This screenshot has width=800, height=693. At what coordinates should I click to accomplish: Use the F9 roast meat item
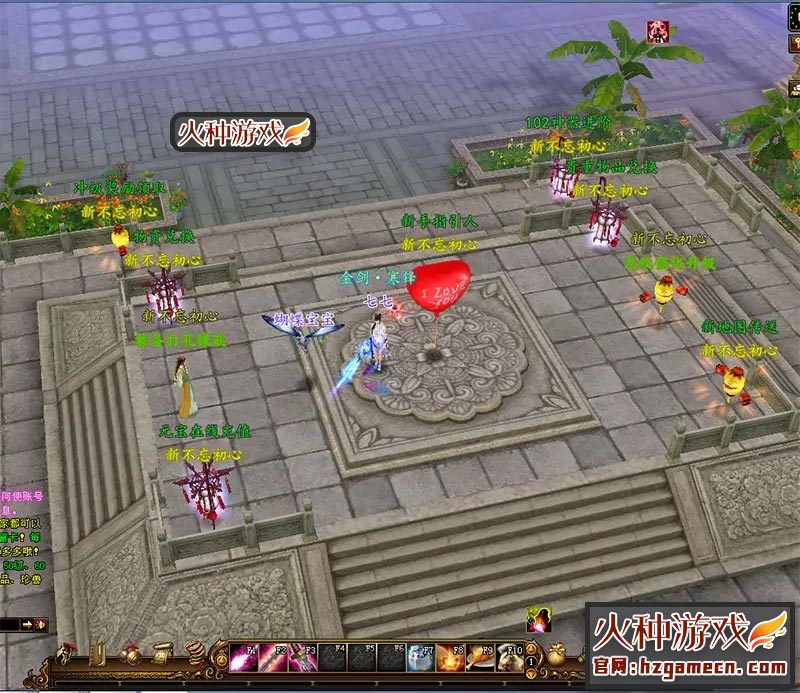click(x=480, y=659)
